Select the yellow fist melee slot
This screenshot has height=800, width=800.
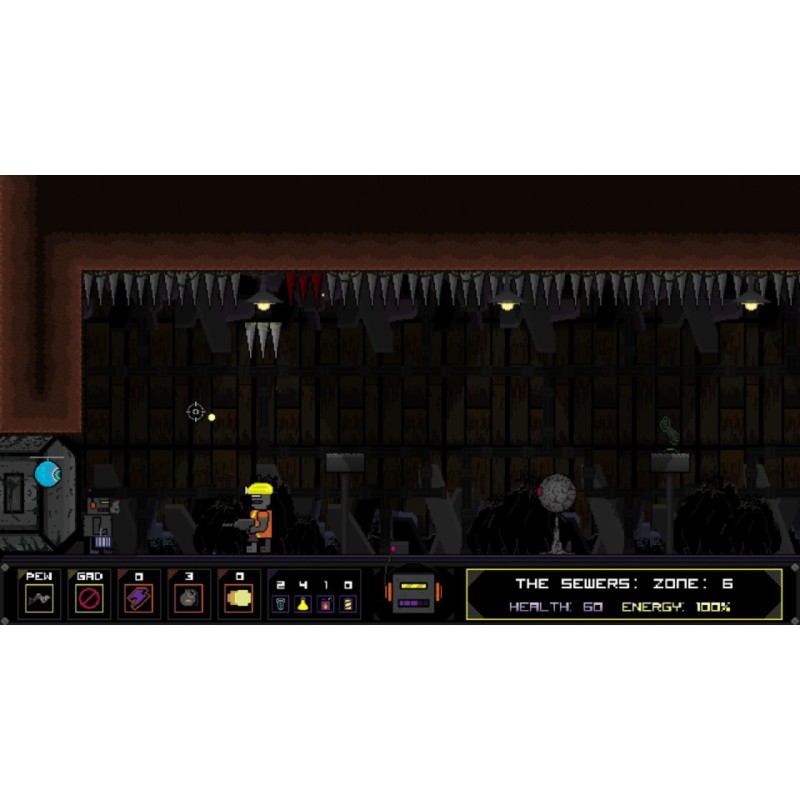[239, 597]
